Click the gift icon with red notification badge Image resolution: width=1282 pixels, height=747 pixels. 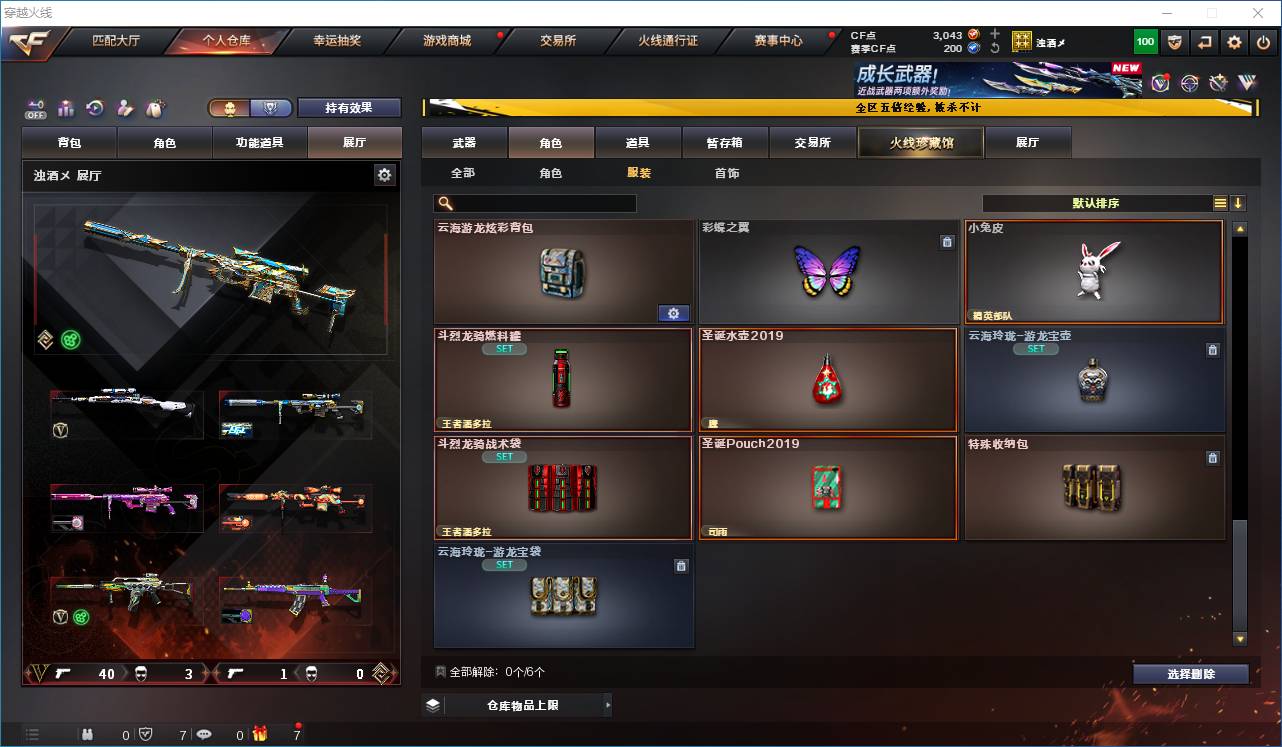(x=260, y=733)
